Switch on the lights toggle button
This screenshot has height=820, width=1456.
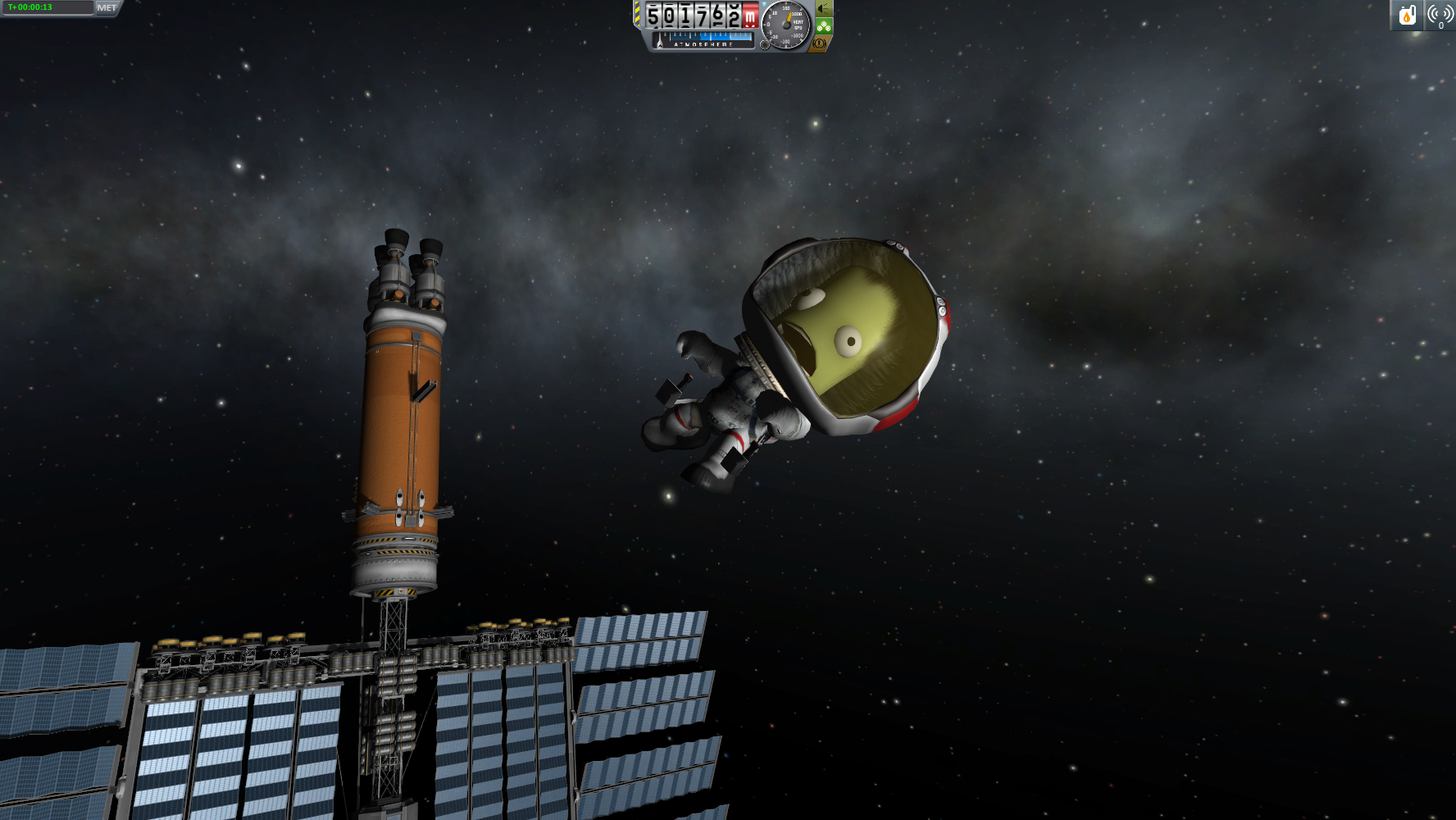[823, 9]
